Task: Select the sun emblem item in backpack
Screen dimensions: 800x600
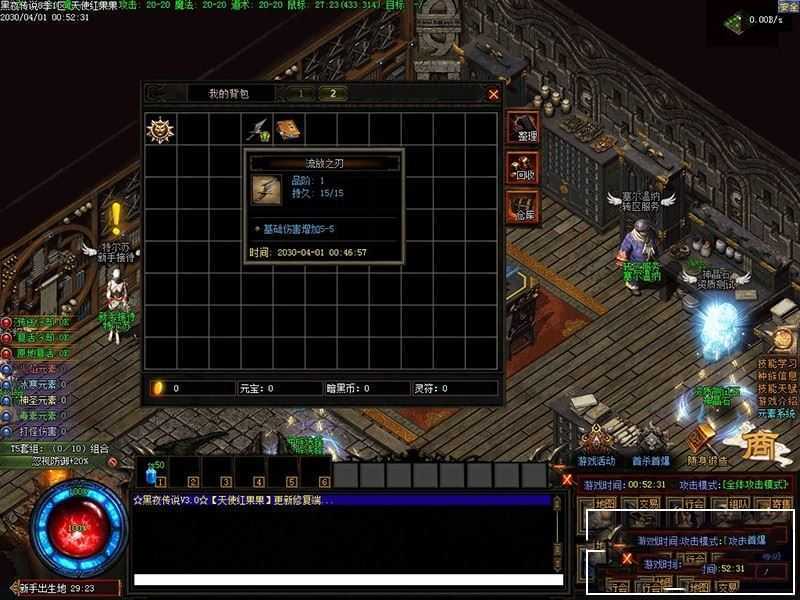Action: (160, 129)
